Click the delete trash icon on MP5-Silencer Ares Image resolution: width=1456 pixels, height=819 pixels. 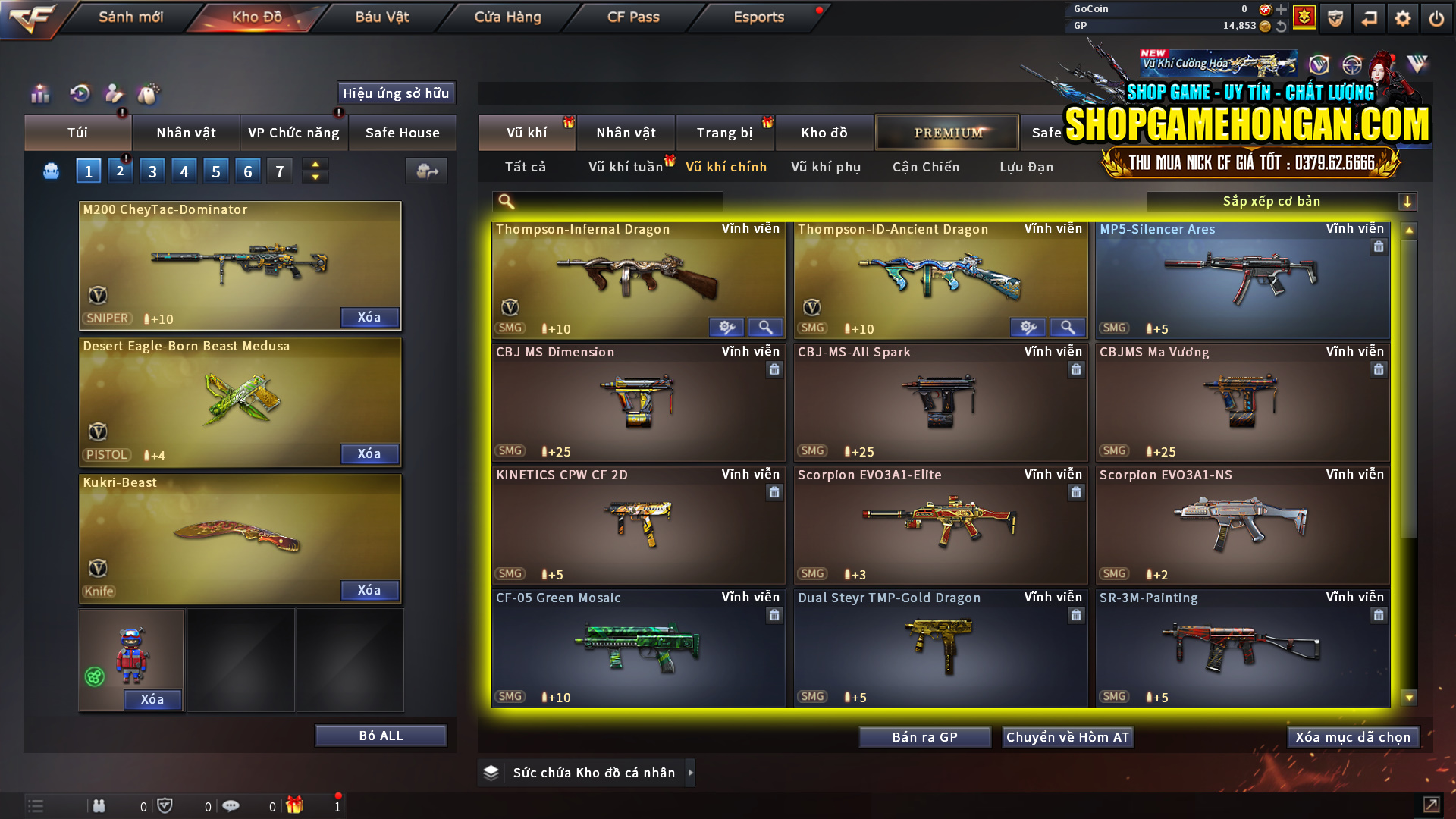[x=1378, y=246]
